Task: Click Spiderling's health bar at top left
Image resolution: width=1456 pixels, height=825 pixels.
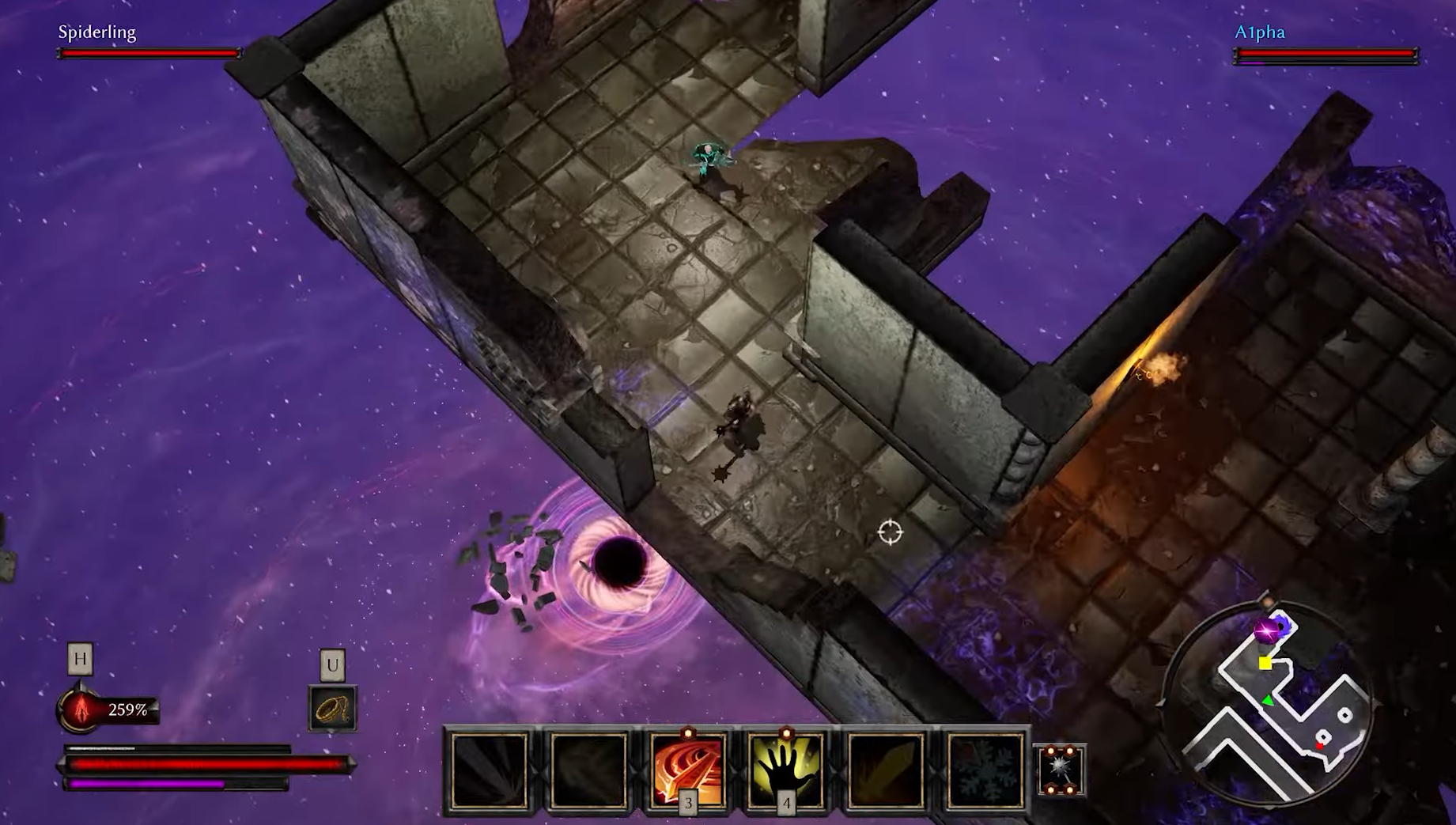Action: [x=149, y=54]
